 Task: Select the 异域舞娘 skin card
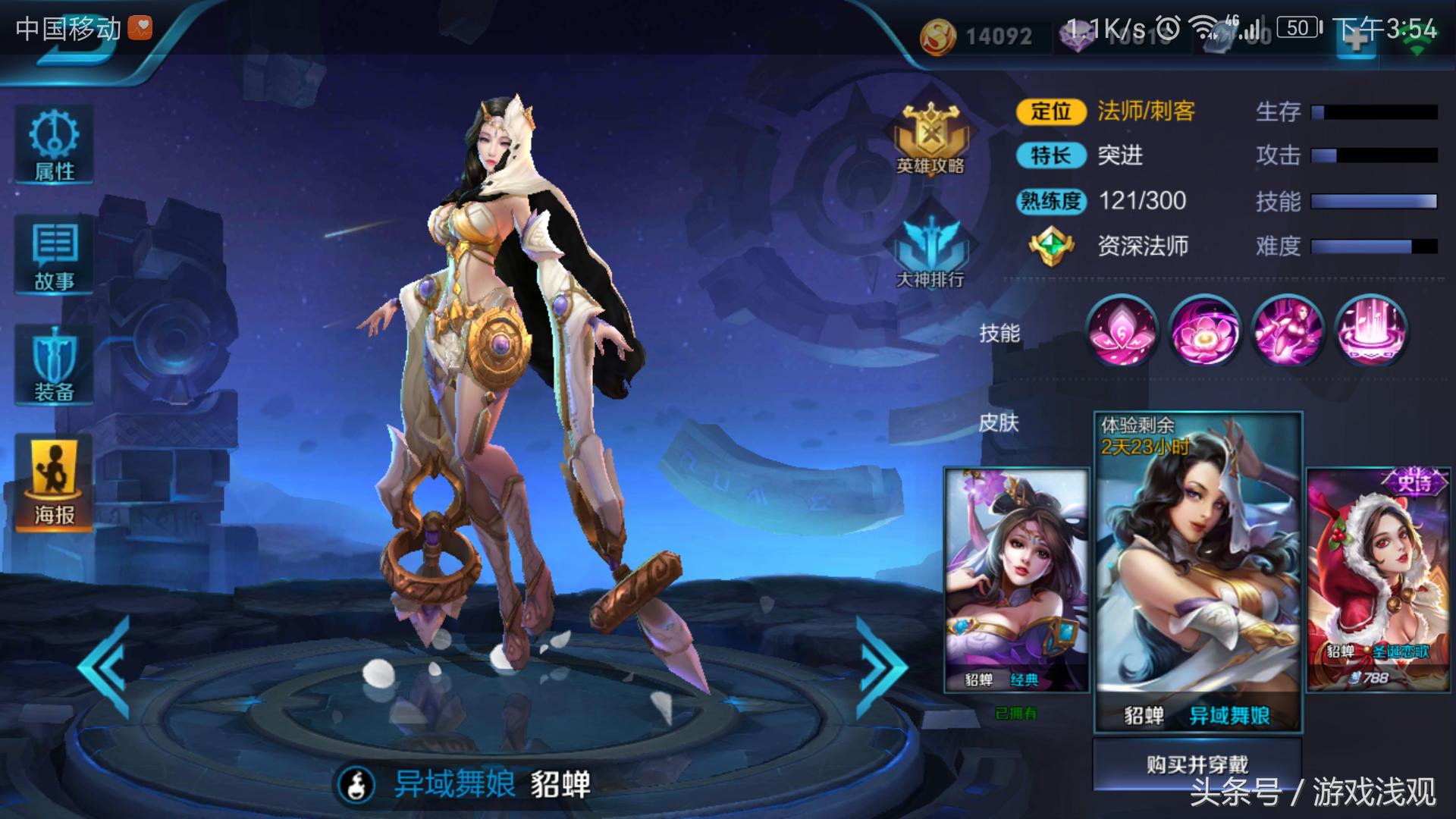(1197, 573)
